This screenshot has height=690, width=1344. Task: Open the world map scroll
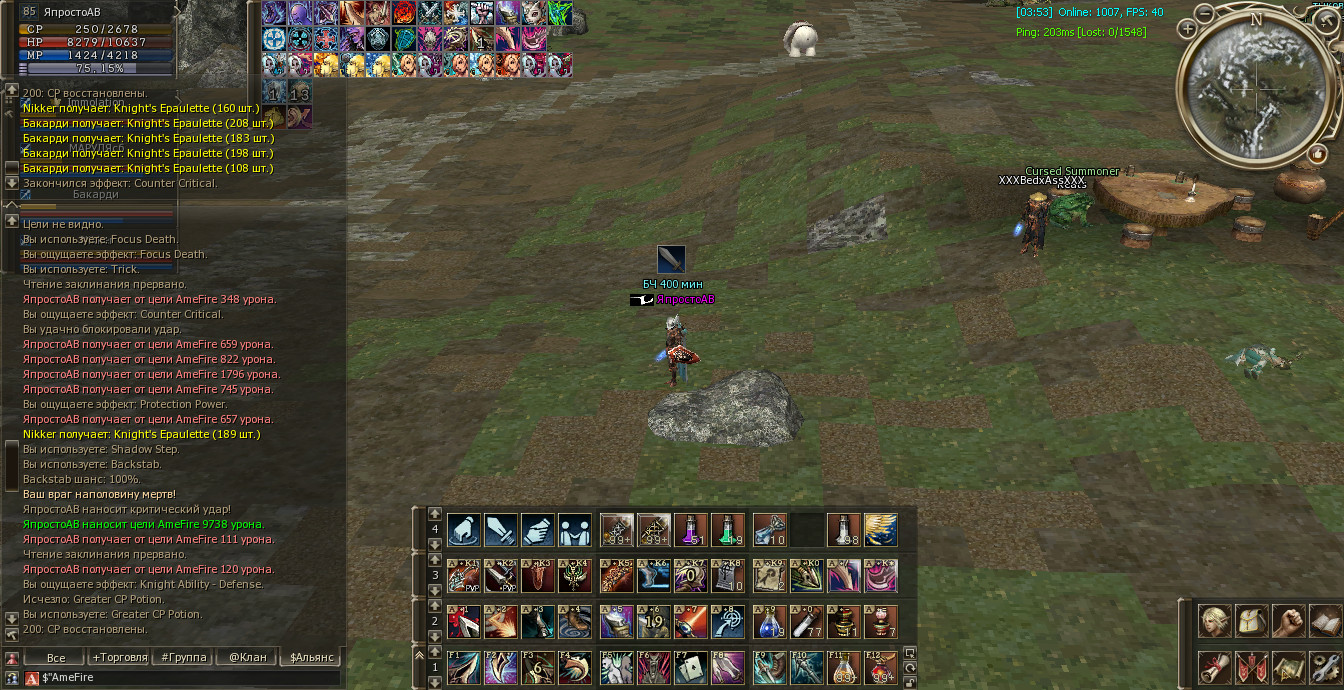tap(1288, 666)
